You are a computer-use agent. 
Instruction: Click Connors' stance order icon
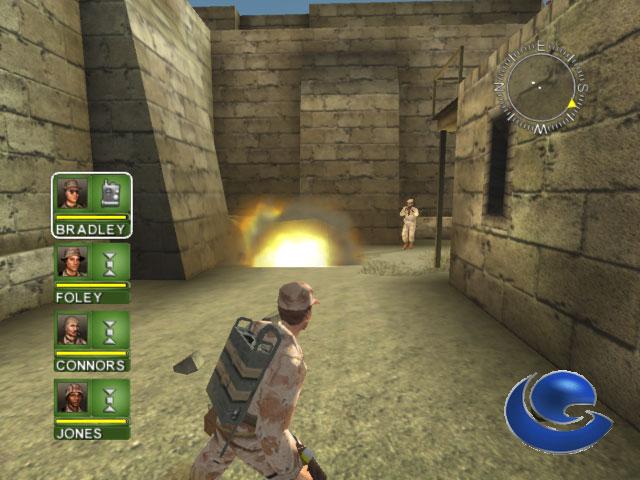pos(110,329)
